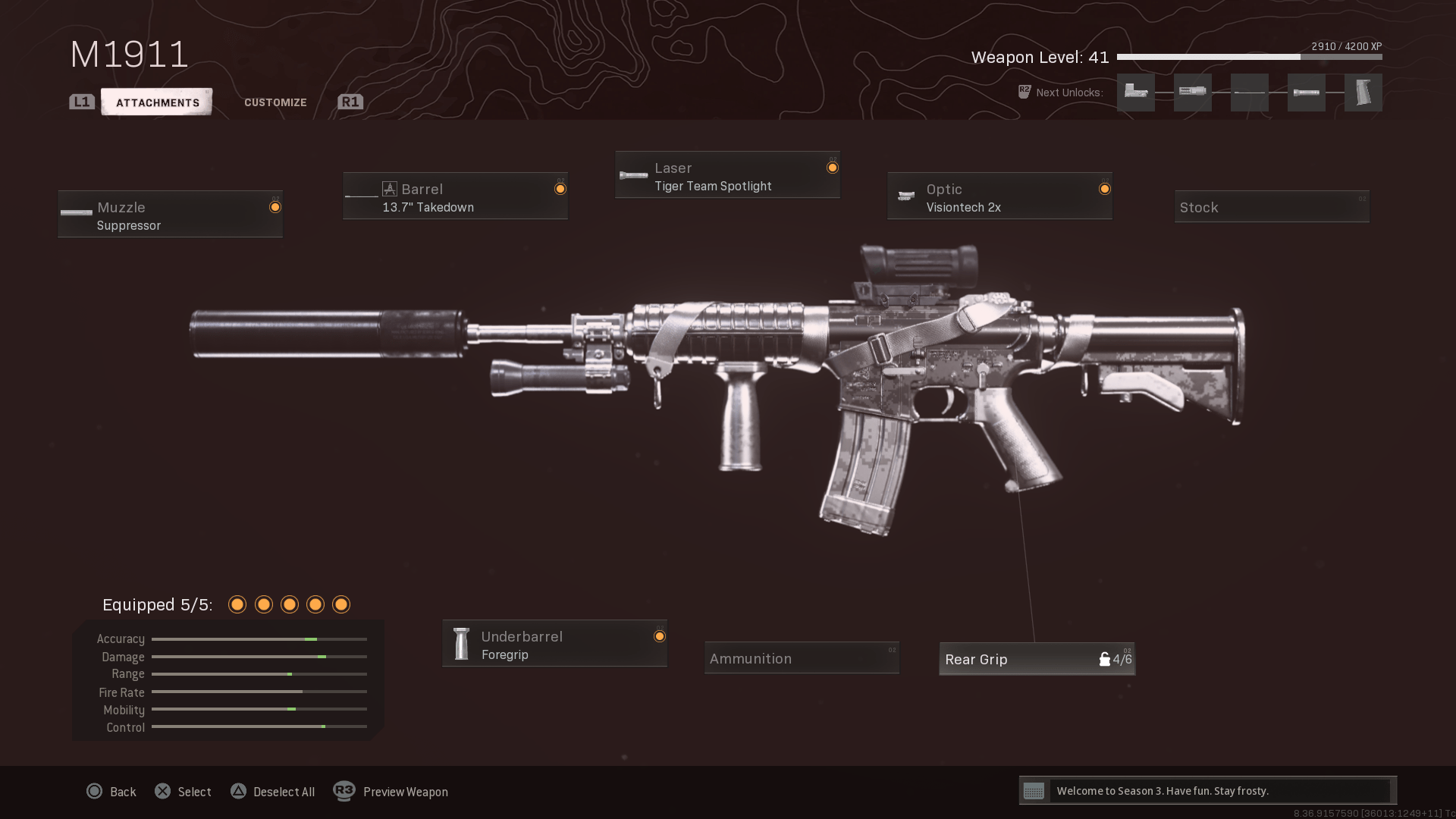1456x819 pixels.
Task: Switch to the Attachments tab
Action: click(157, 102)
